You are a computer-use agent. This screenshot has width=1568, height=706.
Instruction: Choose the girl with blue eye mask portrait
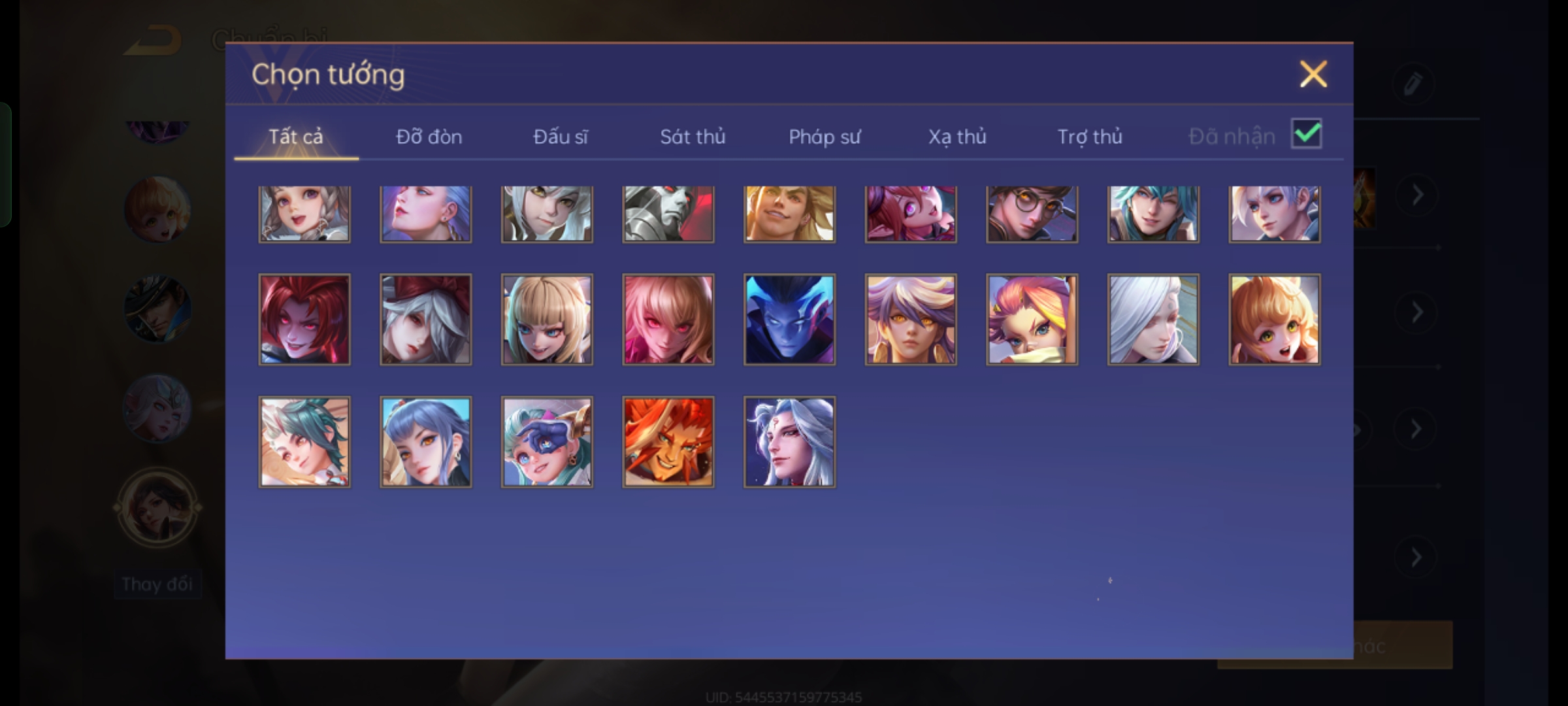[547, 442]
